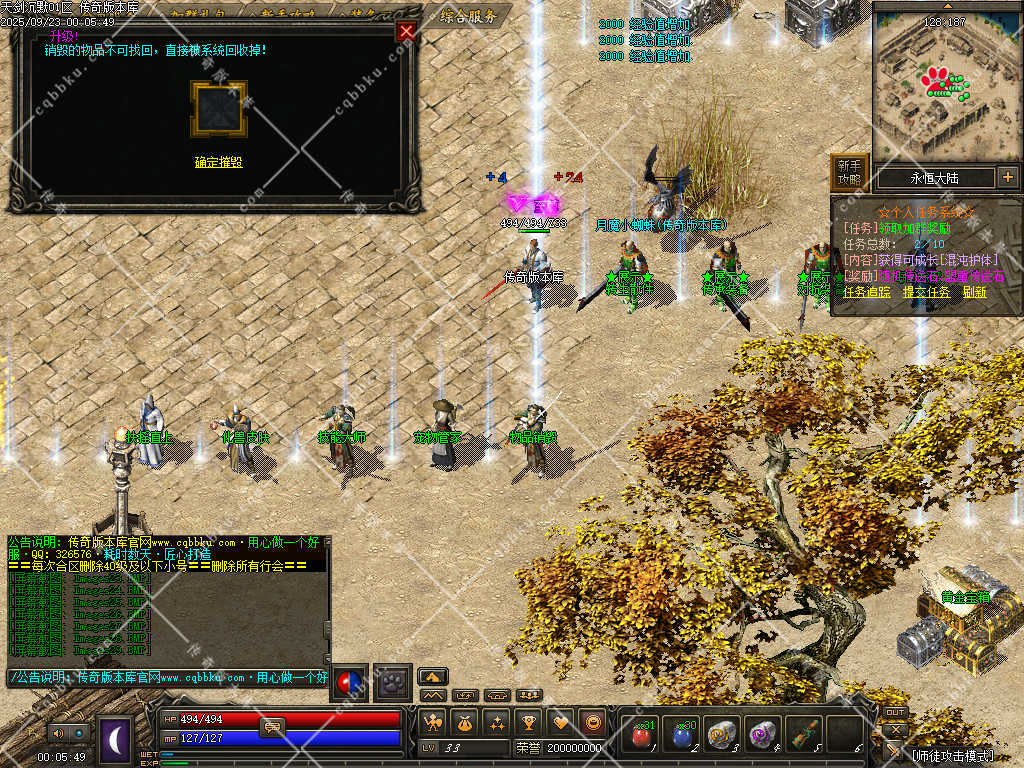Click the 确定摧毁 confirm destroy link

point(218,162)
